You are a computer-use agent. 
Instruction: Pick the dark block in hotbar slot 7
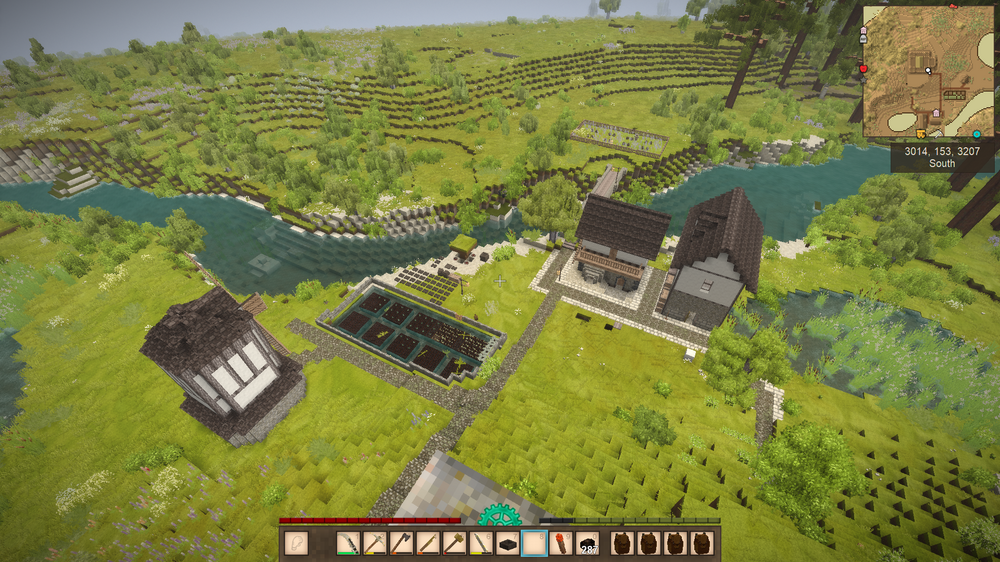click(508, 544)
